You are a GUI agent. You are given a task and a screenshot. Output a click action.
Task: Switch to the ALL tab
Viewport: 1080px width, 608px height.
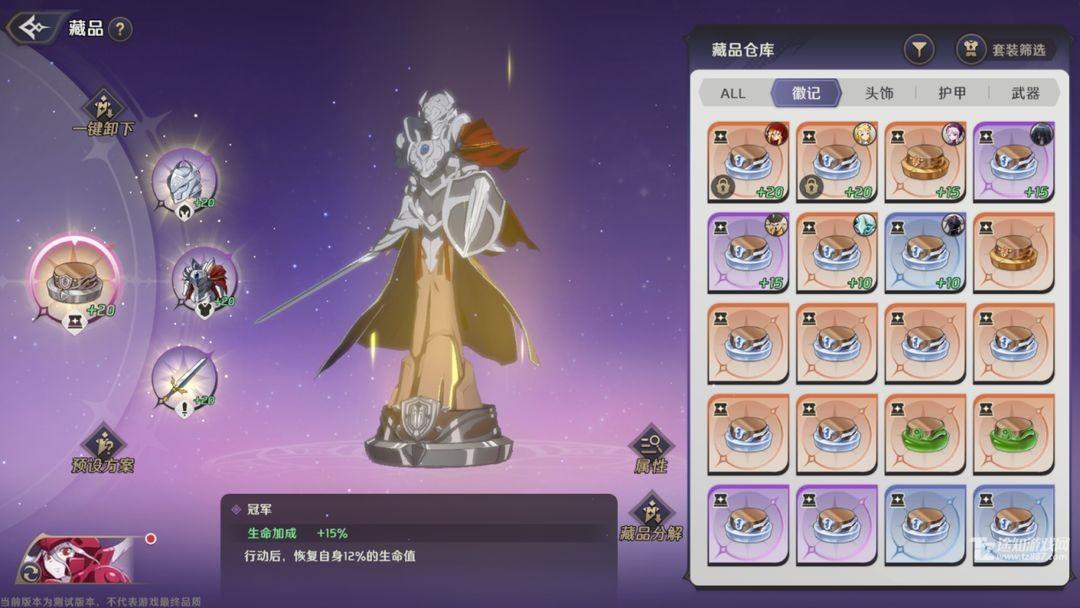733,93
